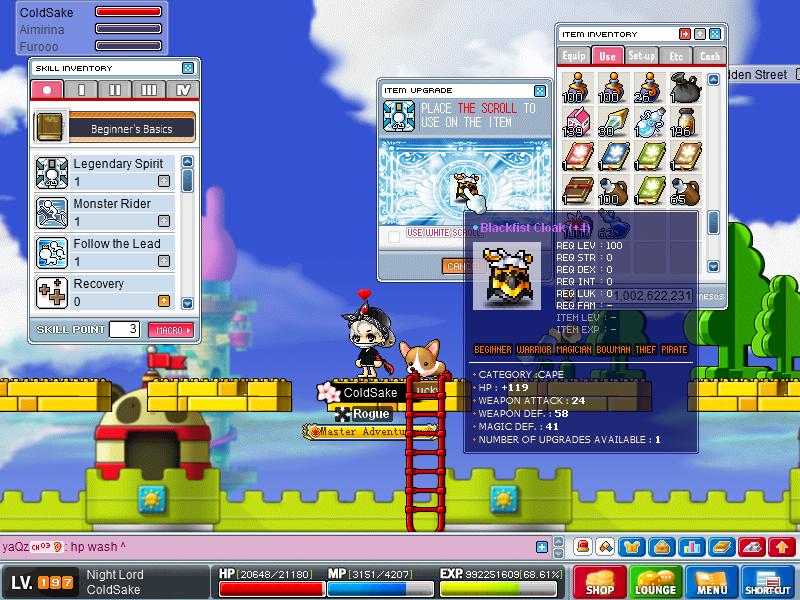This screenshot has width=800, height=600.
Task: Open the Cash Shop
Action: (x=599, y=580)
